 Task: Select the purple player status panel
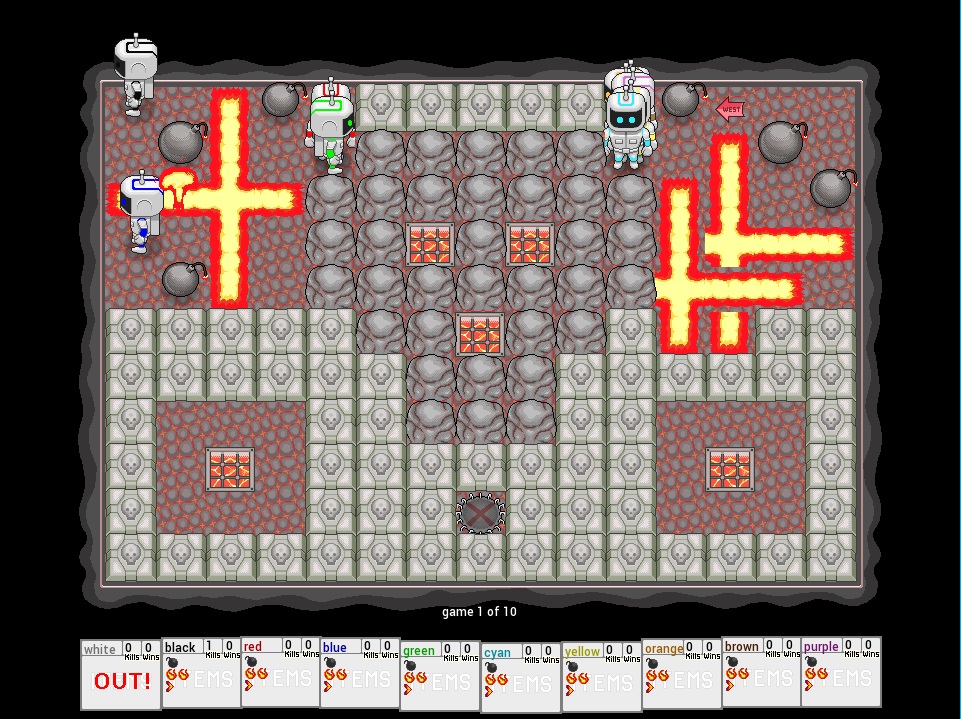841,673
